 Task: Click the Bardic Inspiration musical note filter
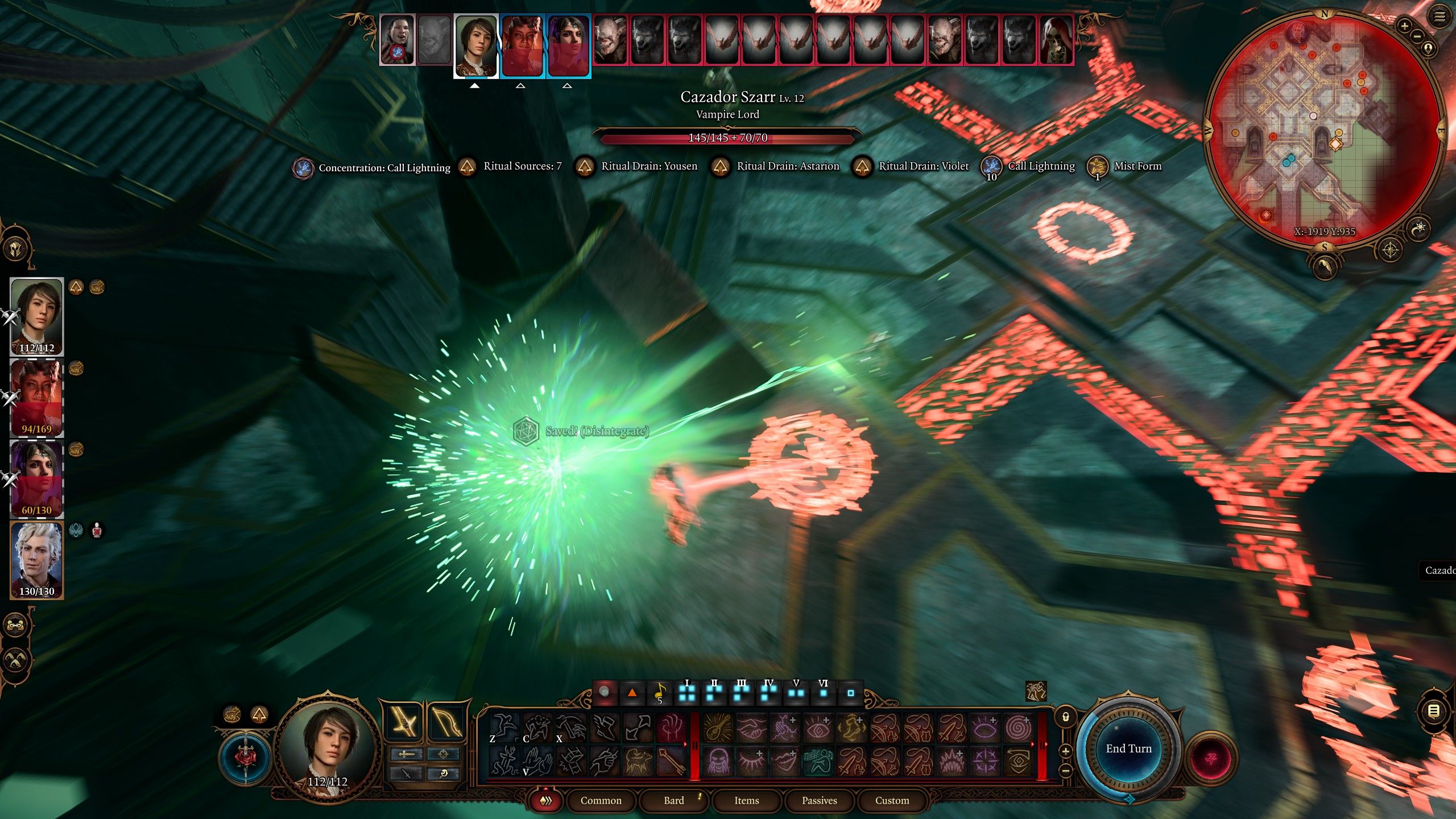tap(660, 694)
